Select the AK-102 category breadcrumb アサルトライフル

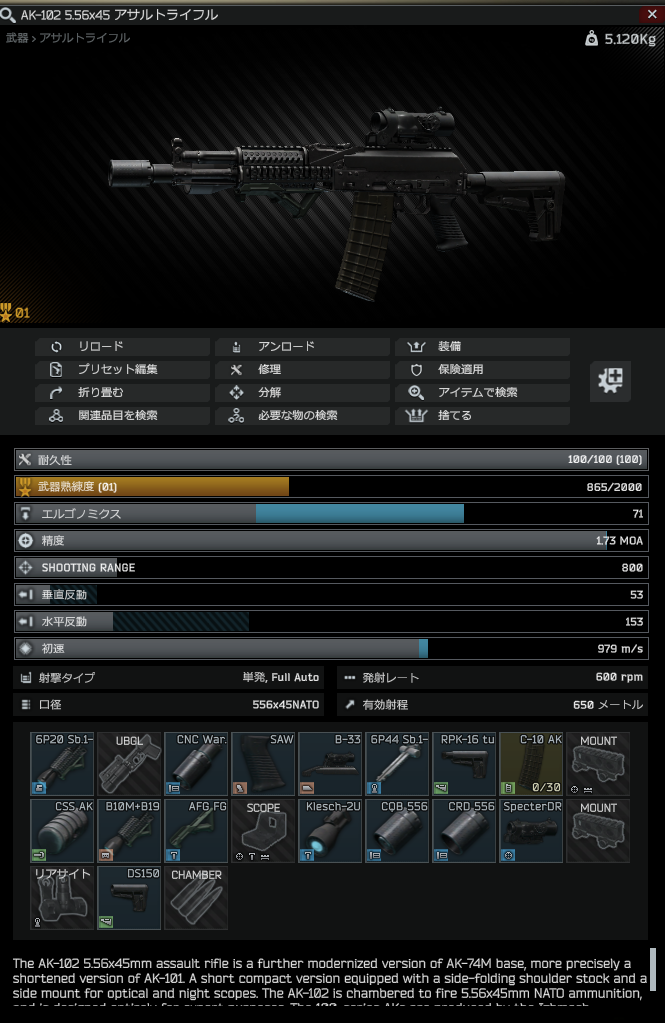point(85,38)
